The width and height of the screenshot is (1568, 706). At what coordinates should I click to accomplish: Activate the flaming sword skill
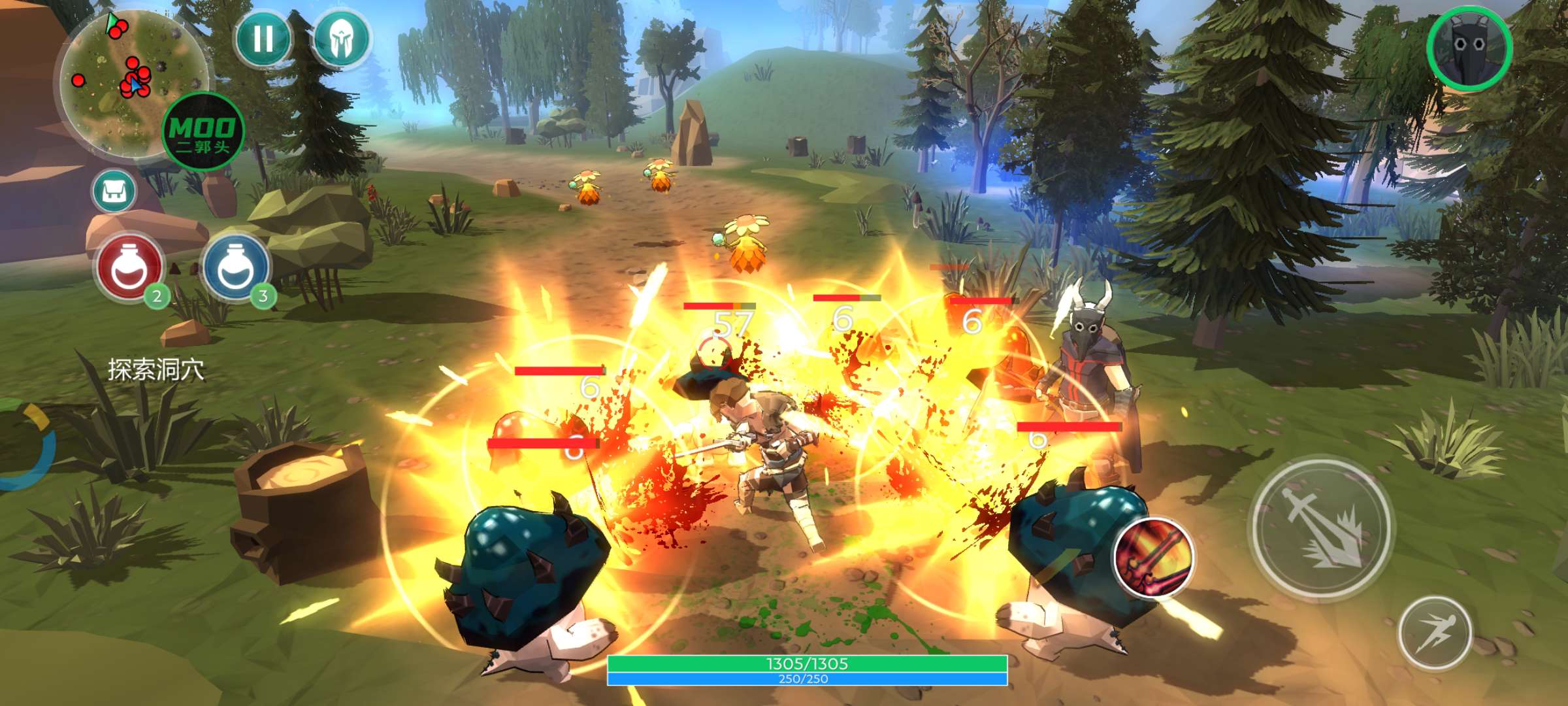click(x=1153, y=557)
